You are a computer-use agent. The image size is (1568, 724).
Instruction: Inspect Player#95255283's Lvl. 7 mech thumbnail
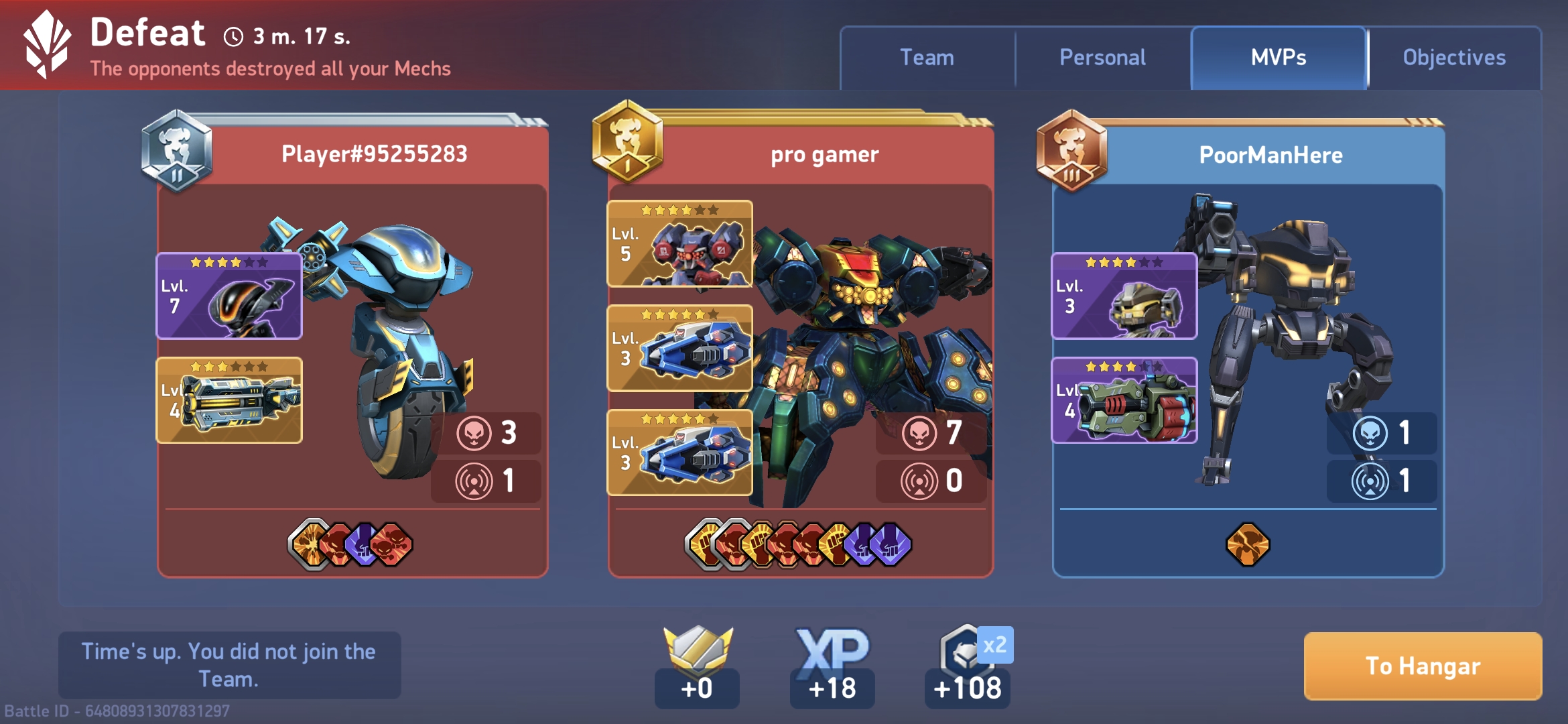click(x=229, y=296)
